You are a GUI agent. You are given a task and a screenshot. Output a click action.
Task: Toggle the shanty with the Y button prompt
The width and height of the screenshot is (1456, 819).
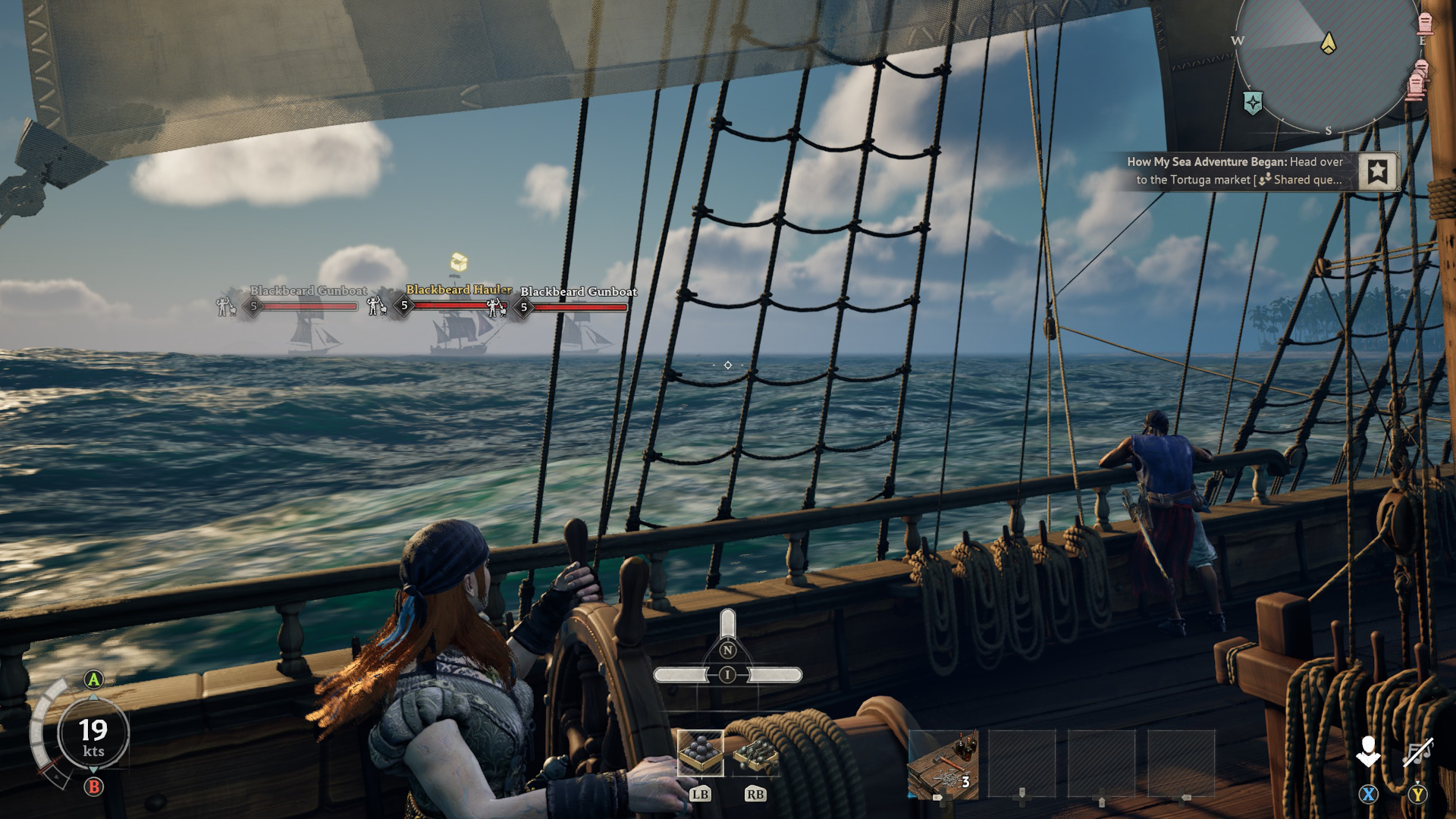pyautogui.click(x=1417, y=794)
